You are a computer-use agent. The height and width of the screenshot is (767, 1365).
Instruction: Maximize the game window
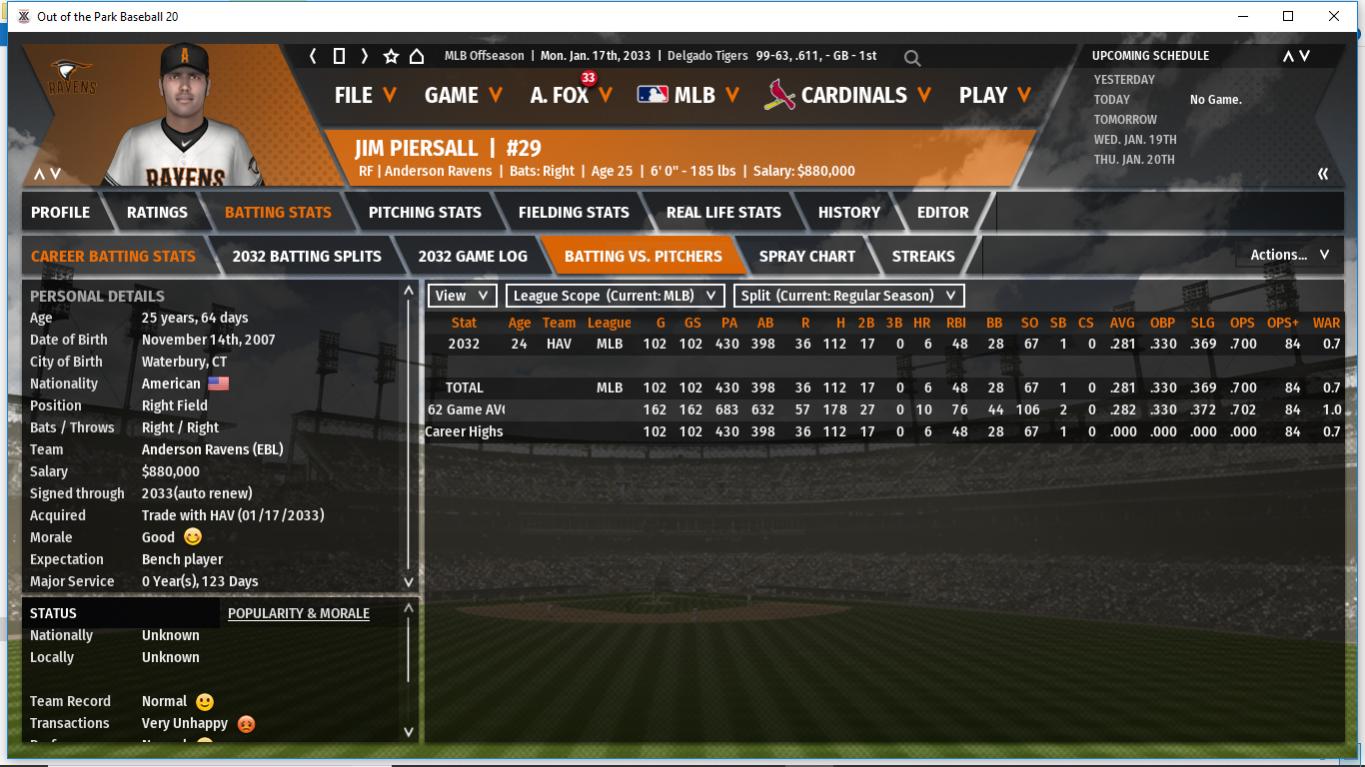pos(1288,16)
